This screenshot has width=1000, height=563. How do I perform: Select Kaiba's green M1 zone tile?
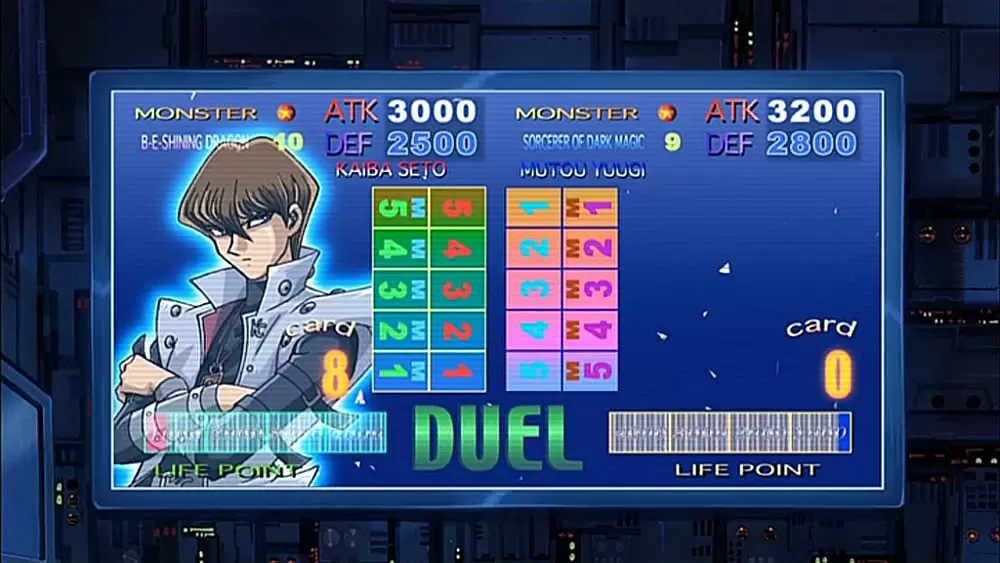click(400, 371)
